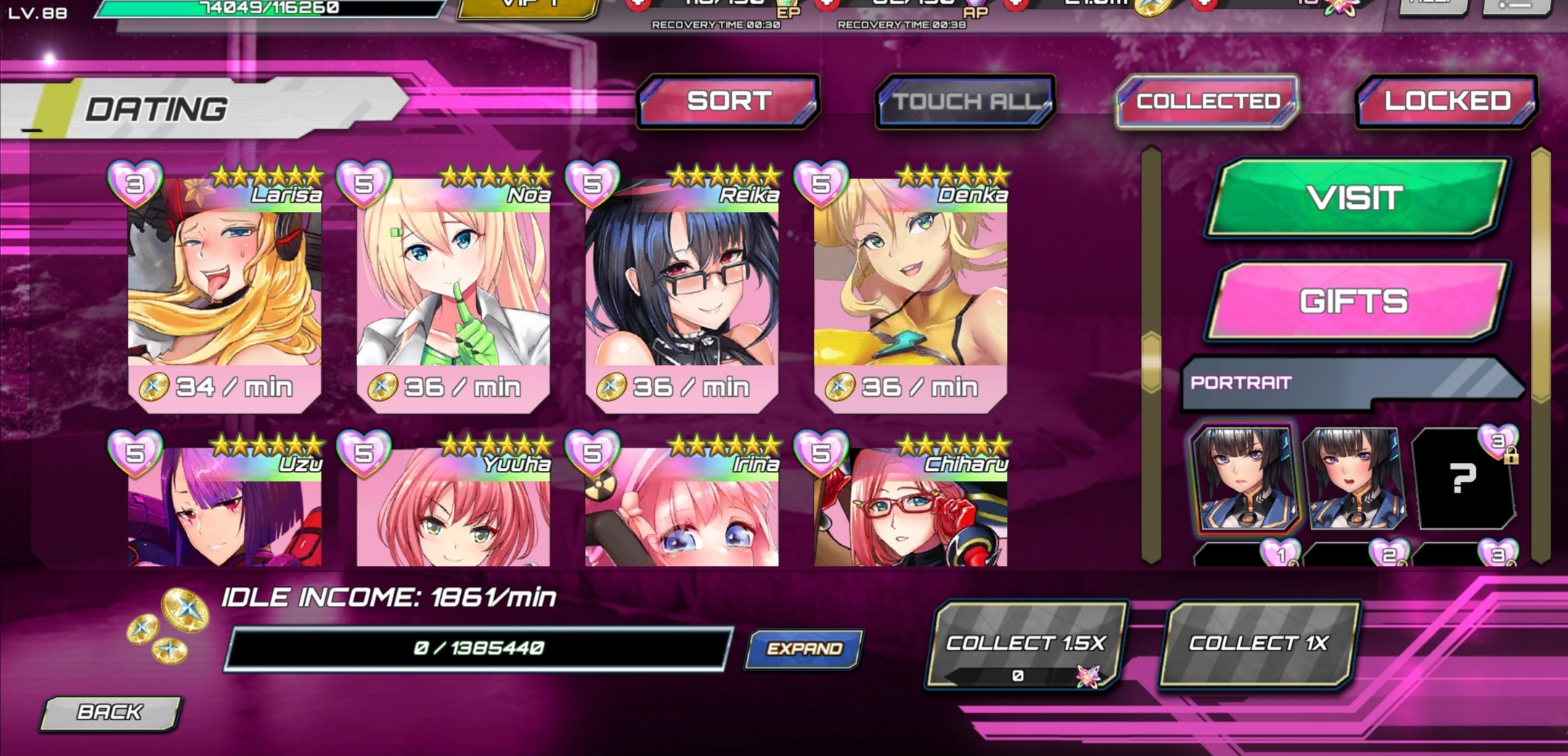Select Irina's dating card

(x=682, y=508)
